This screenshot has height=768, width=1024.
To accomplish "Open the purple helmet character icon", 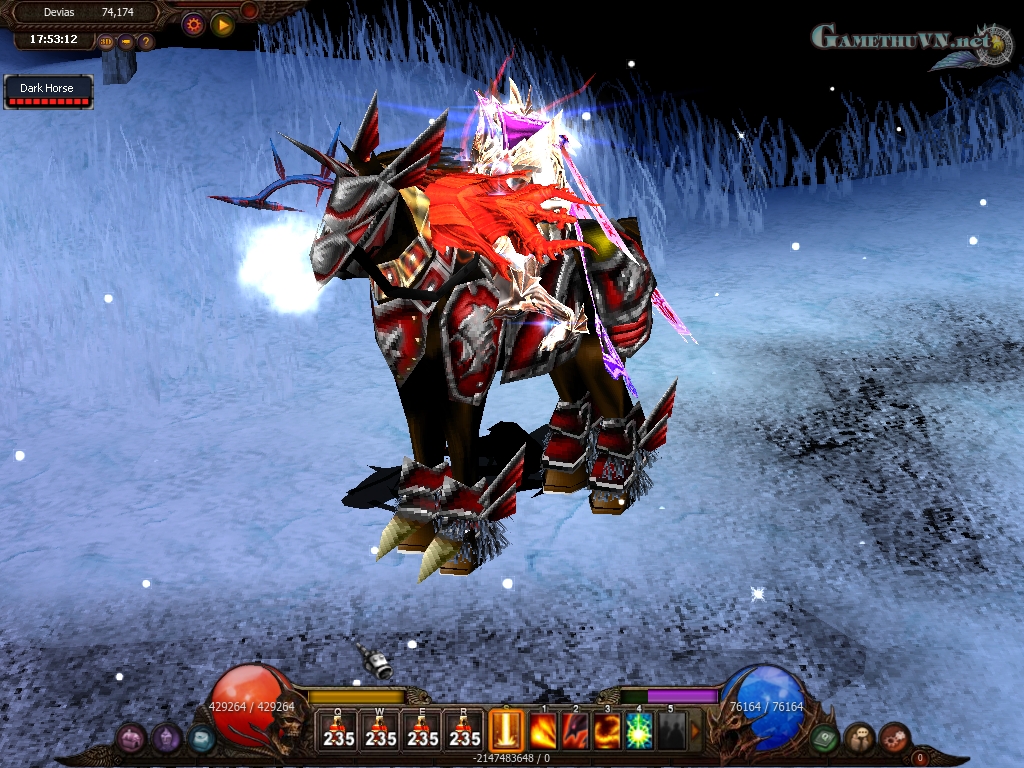I will (166, 738).
